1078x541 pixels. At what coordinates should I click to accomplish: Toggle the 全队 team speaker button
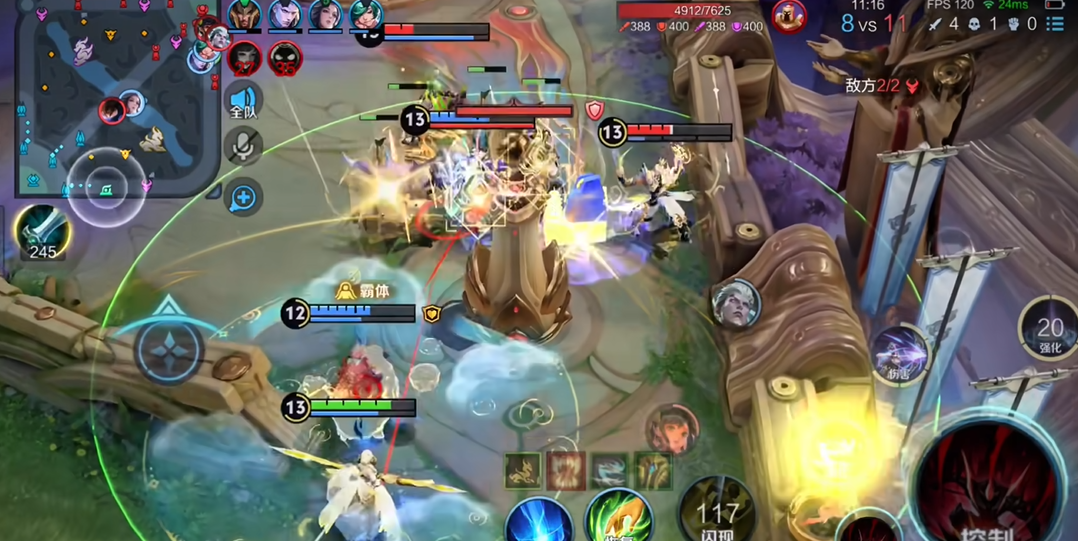(243, 101)
